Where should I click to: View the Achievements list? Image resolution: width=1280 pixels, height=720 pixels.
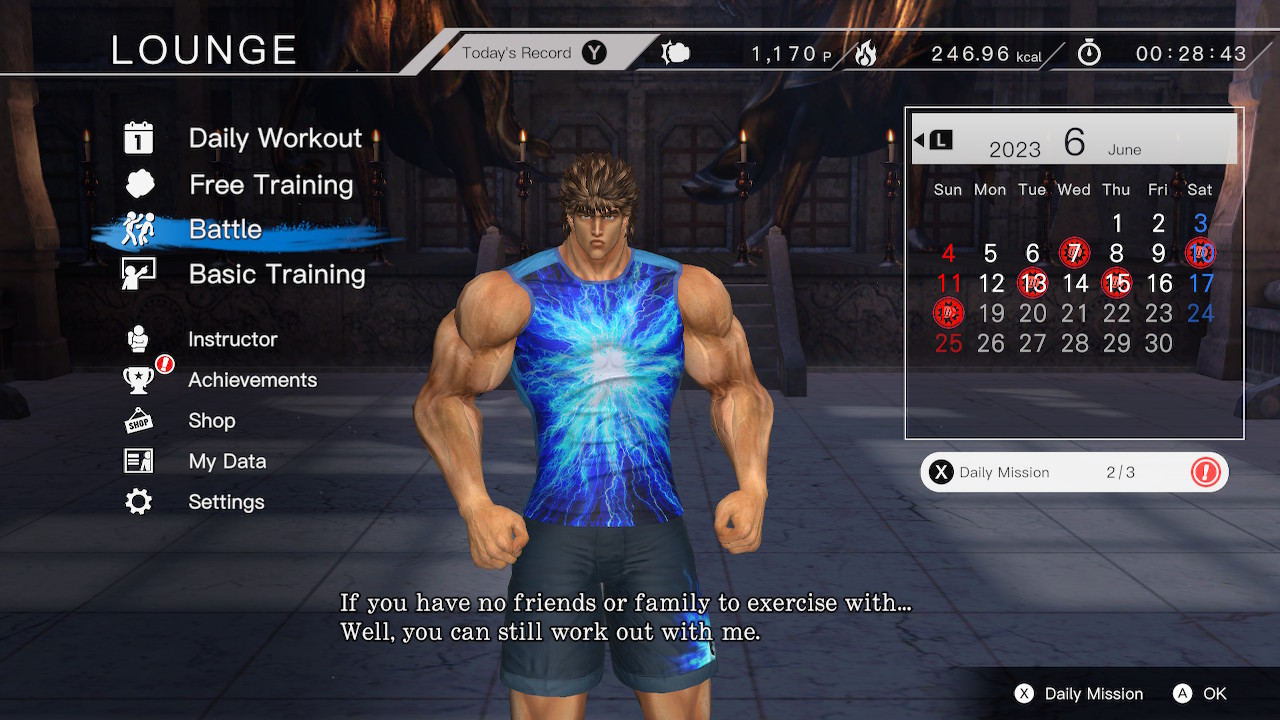point(252,380)
